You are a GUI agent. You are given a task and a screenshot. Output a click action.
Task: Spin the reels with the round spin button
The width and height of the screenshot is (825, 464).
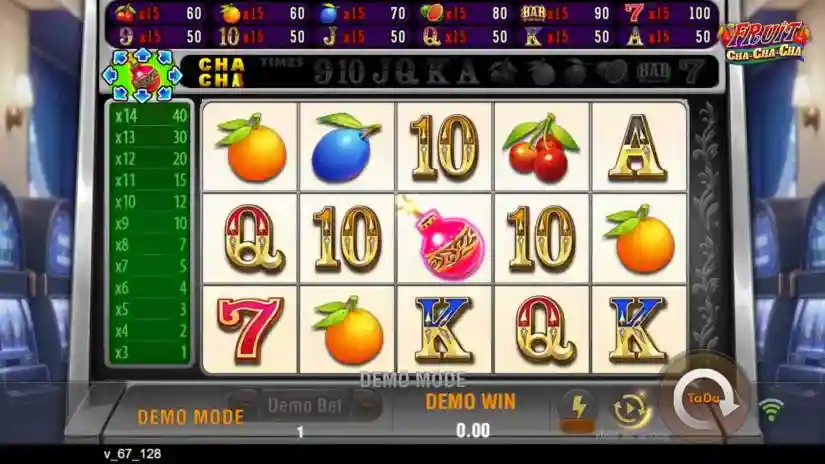[x=705, y=398]
